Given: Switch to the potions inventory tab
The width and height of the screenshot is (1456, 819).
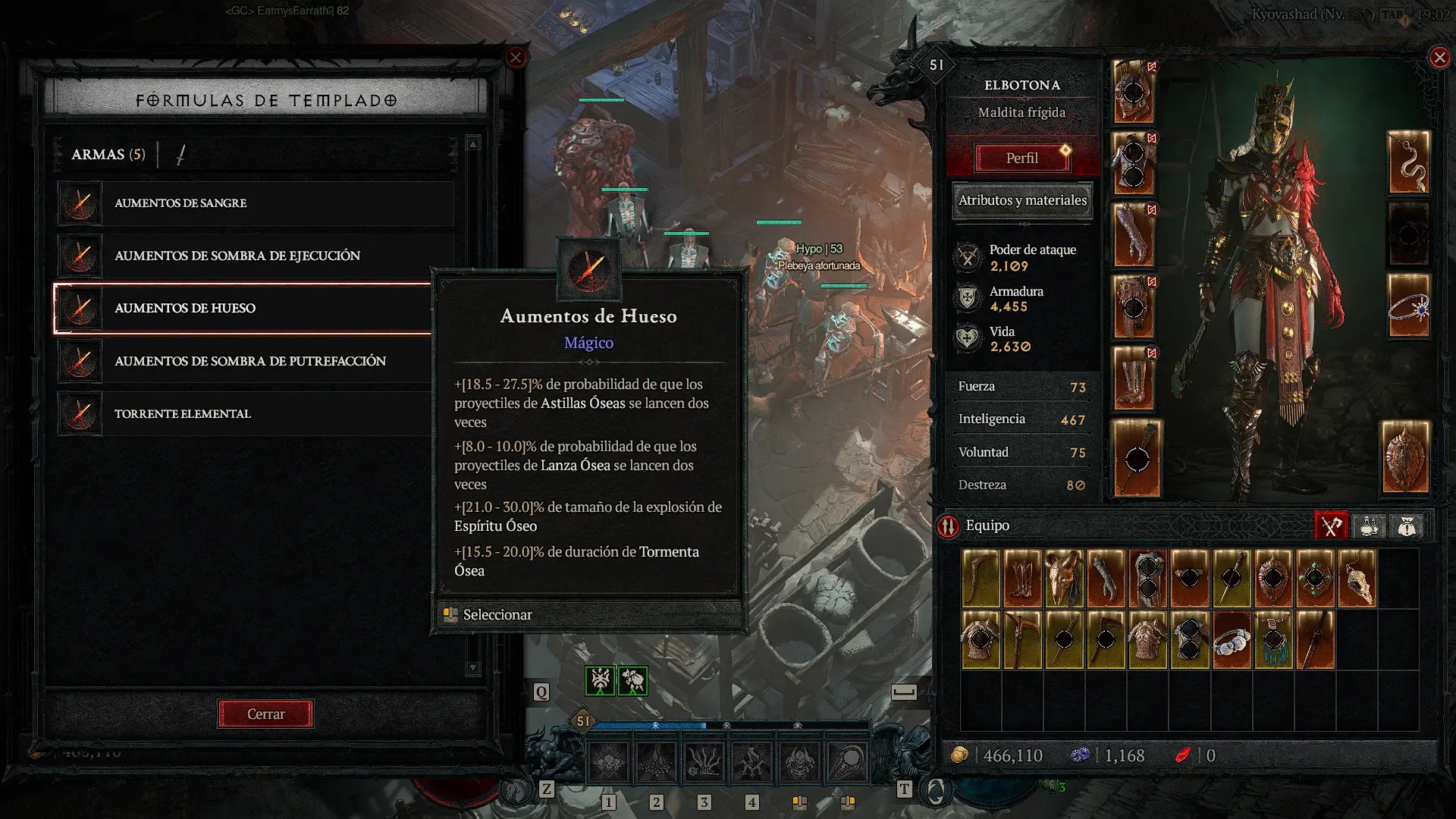Looking at the screenshot, I should pyautogui.click(x=1369, y=526).
